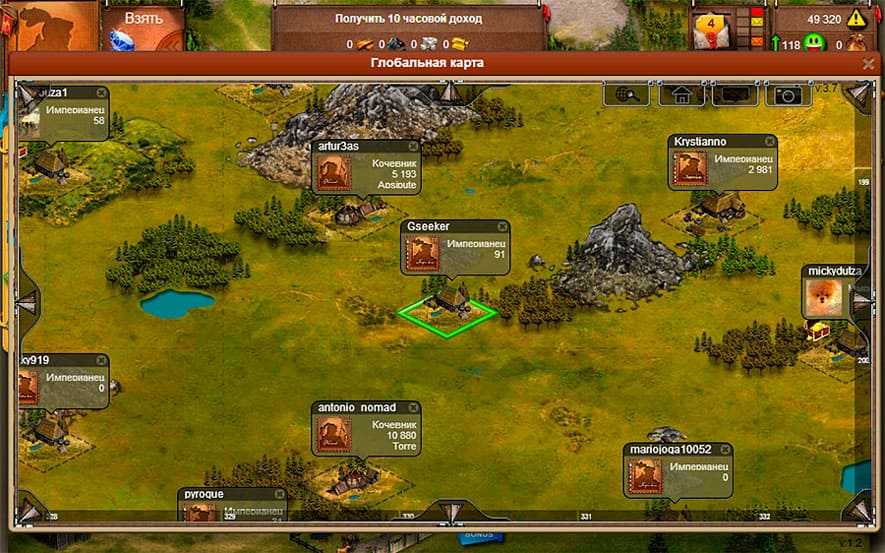Screen dimensions: 885x553
Task: Click the screen/monitor map button
Action: 734,94
